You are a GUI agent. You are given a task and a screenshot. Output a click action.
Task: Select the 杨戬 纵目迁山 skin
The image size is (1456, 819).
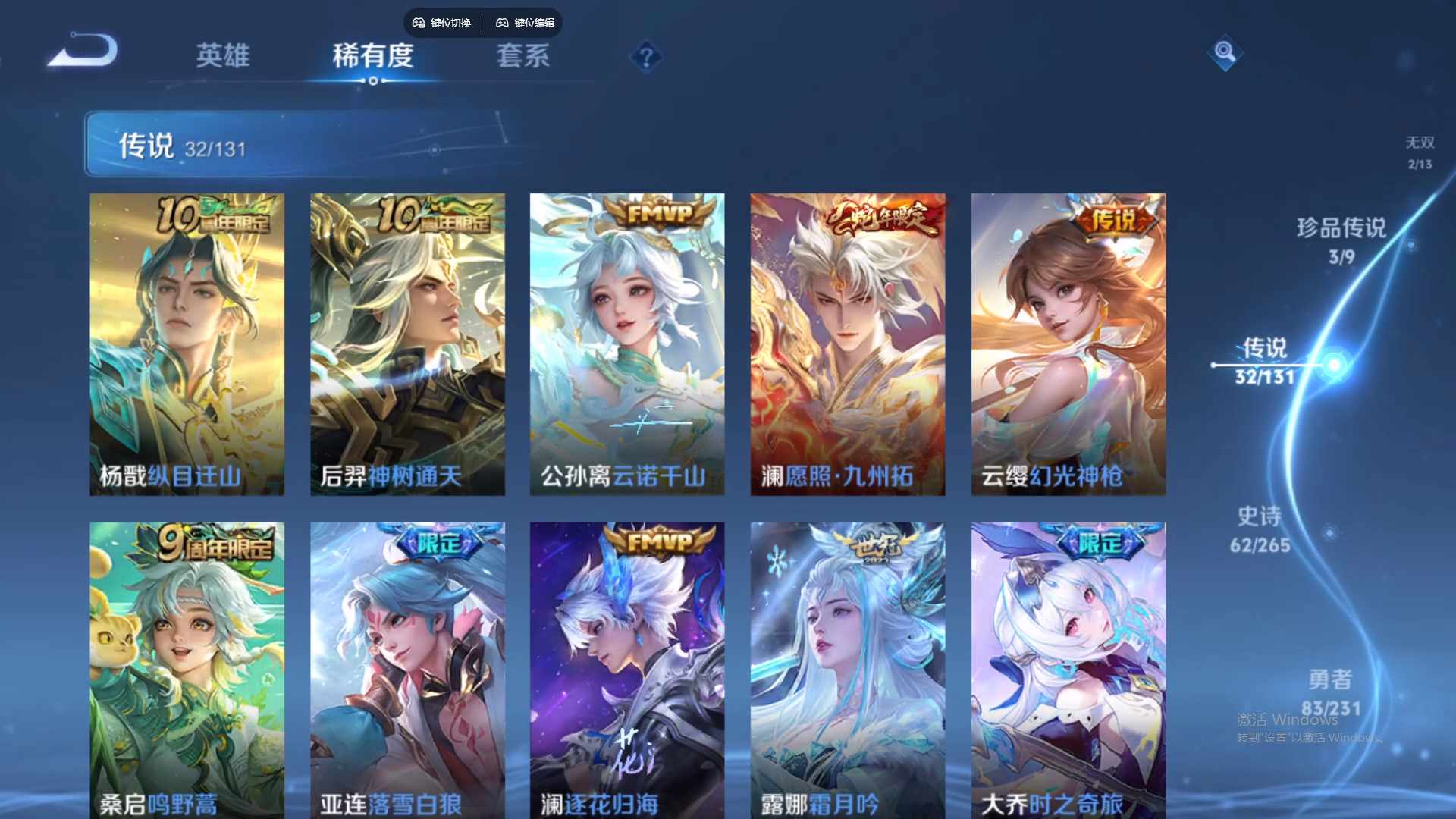pos(187,341)
